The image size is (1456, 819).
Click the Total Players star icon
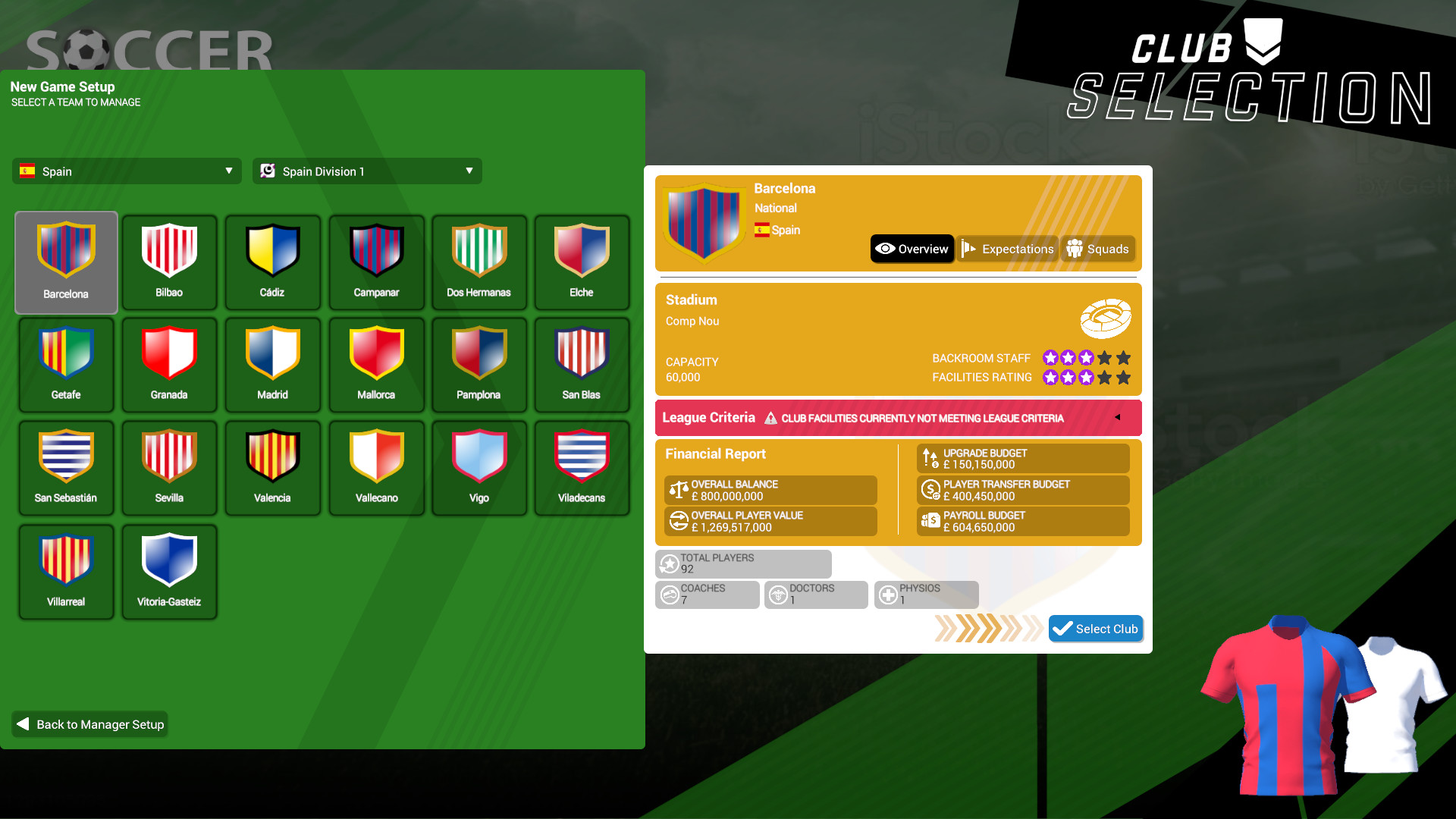pos(669,563)
